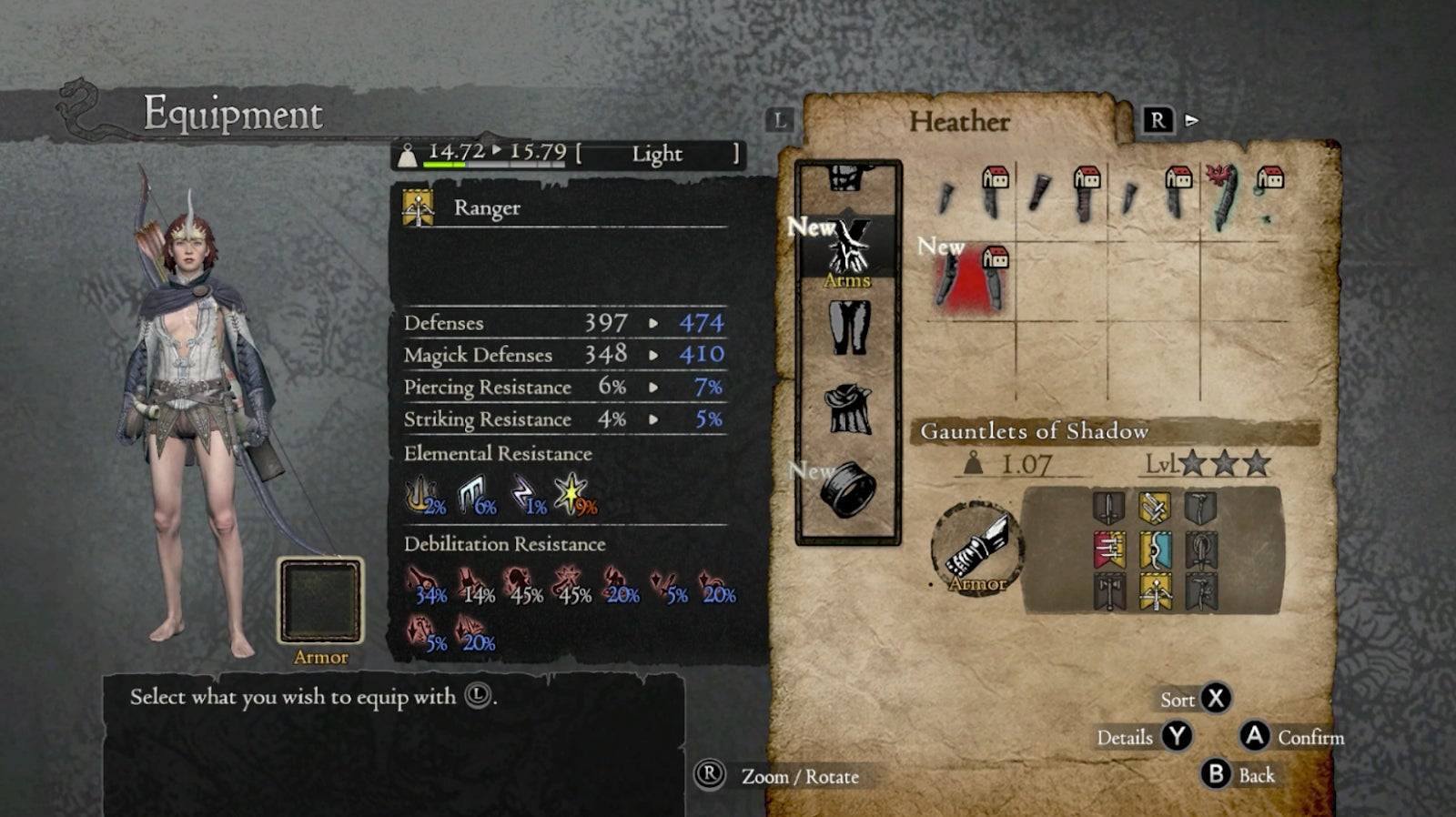Click the round gauntlet Armor type icon
This screenshot has width=1456, height=817.
coord(976,549)
